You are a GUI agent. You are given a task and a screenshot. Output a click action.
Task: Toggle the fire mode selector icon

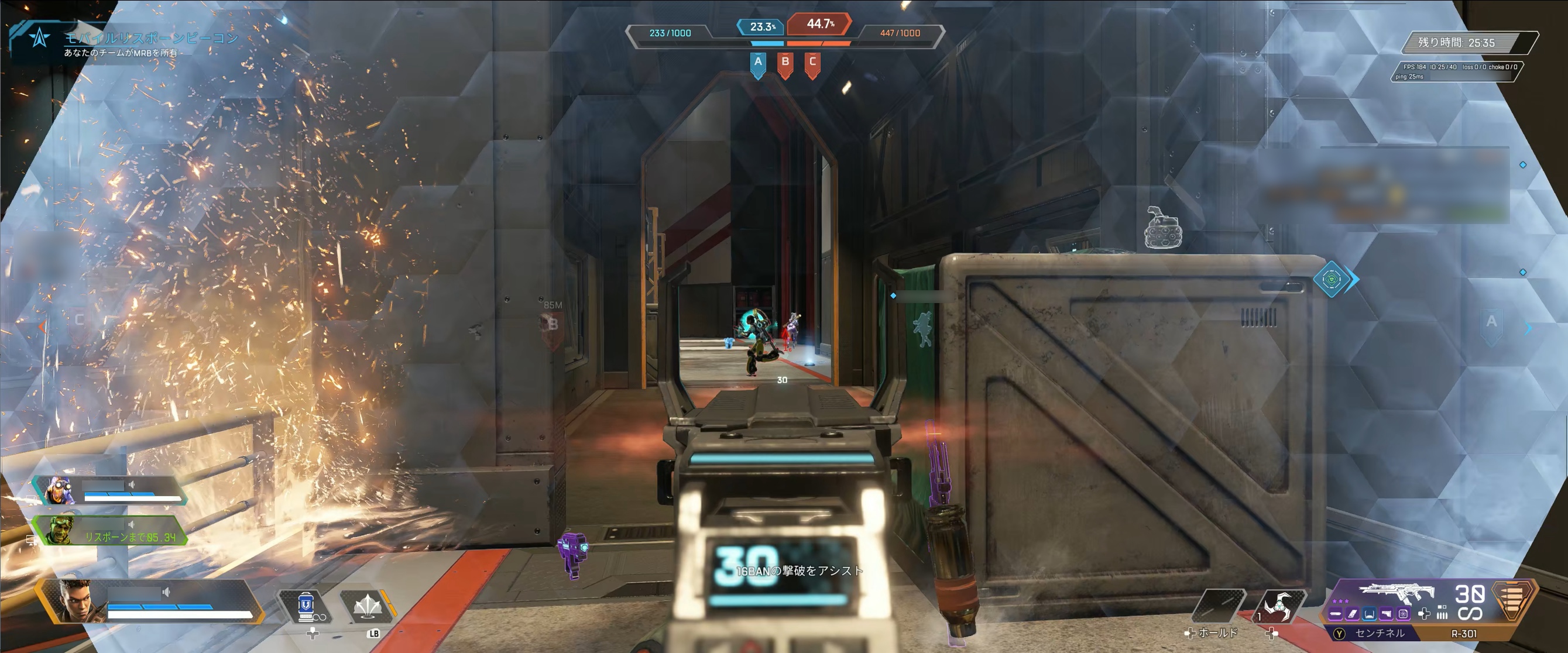(x=1442, y=613)
